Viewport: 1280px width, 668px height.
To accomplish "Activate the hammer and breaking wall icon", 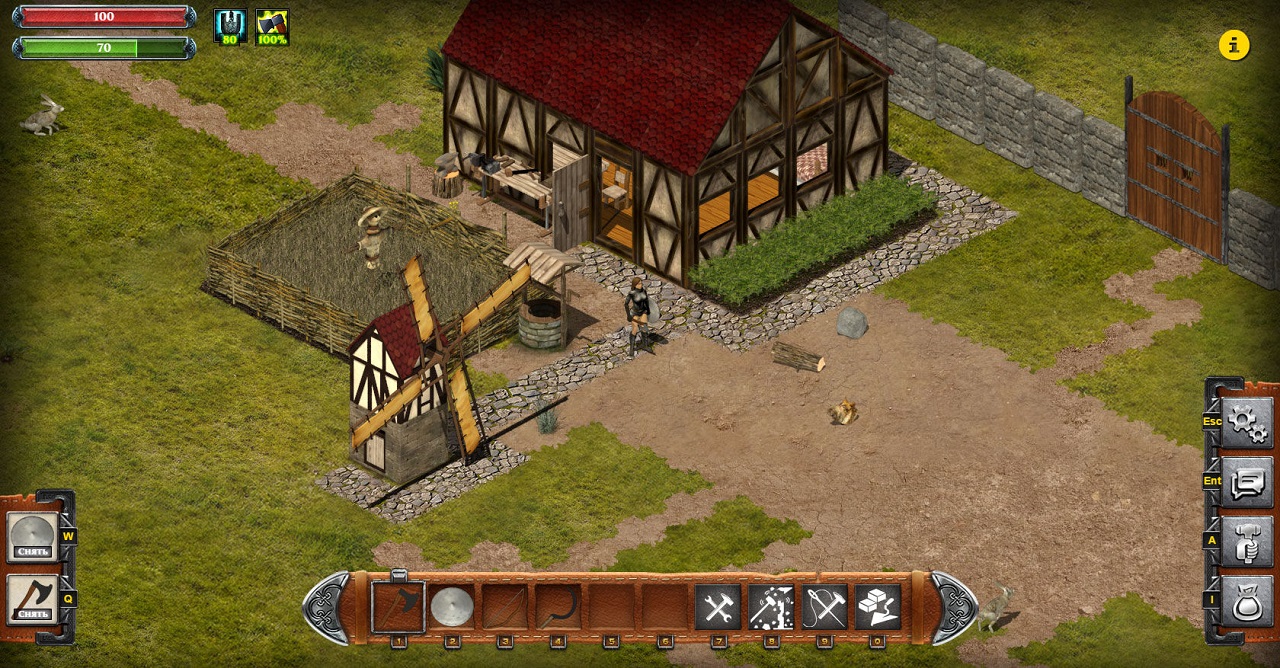I will (x=771, y=607).
